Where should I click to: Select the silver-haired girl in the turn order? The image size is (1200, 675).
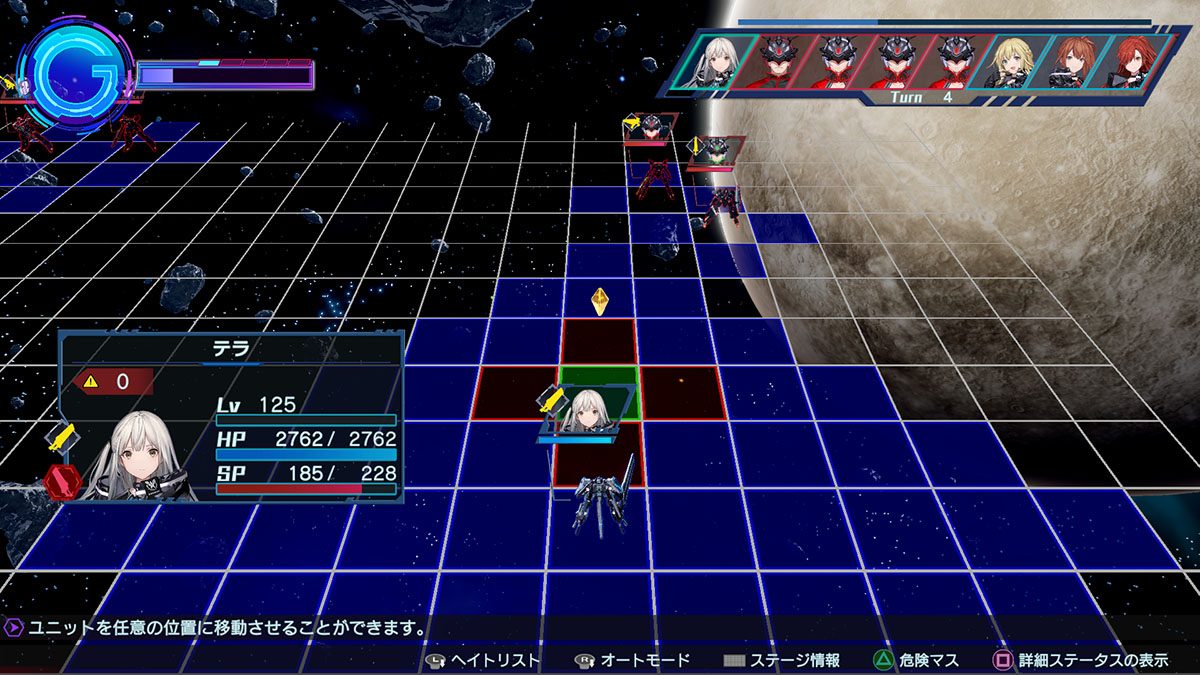(x=718, y=61)
